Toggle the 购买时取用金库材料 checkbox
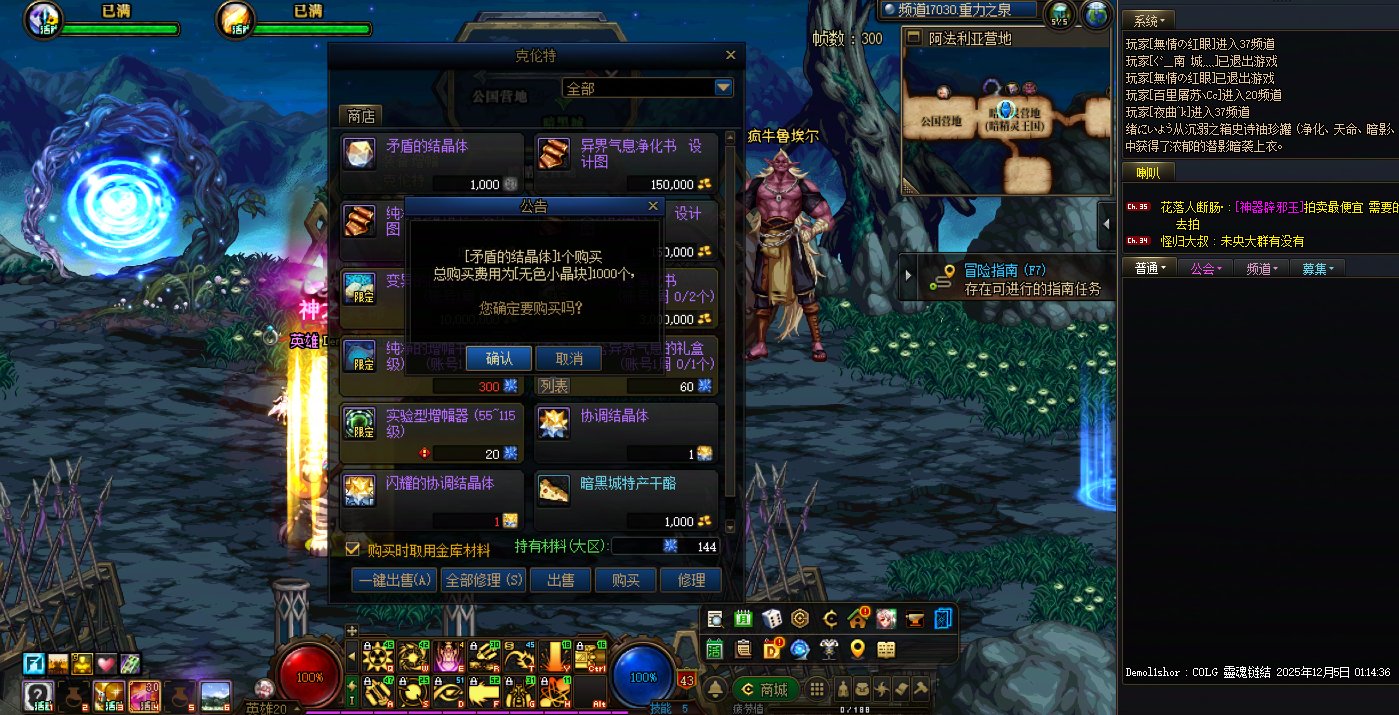Viewport: 1399px width, 715px height. coord(352,549)
